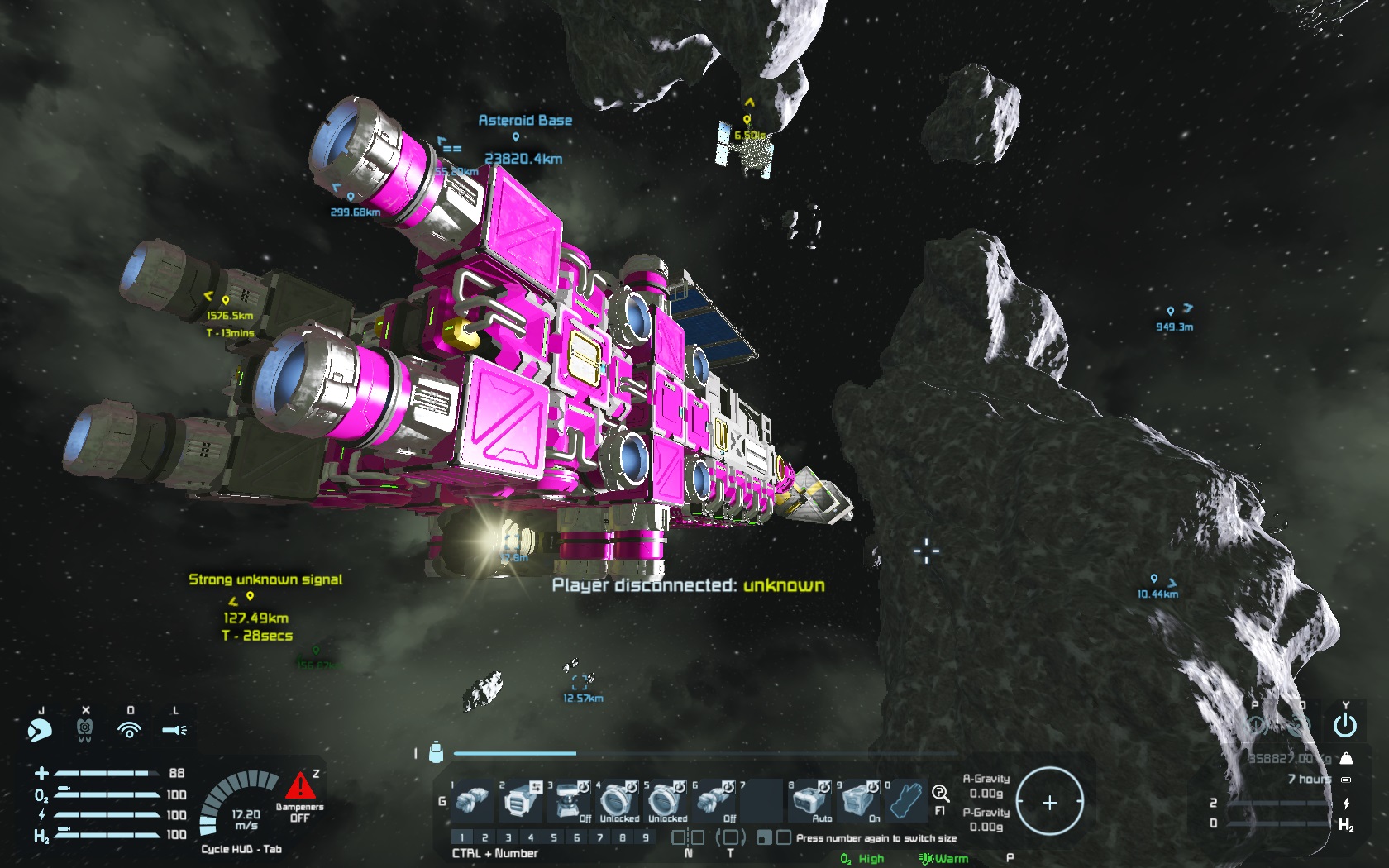Select the Strong unknown signal marker
This screenshot has height=868, width=1389.
click(x=250, y=595)
